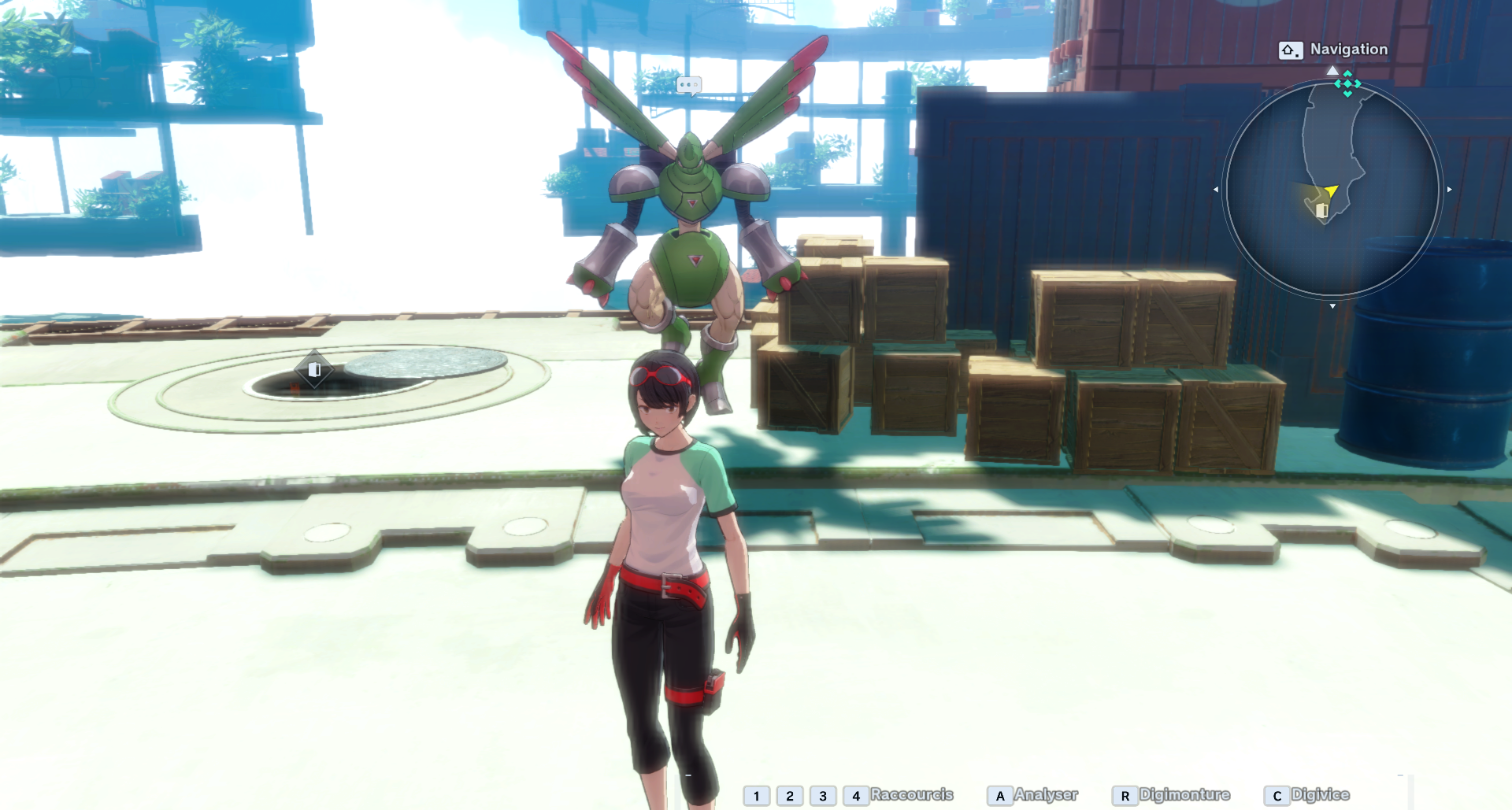Click the circular navigation minimap

point(1332,189)
